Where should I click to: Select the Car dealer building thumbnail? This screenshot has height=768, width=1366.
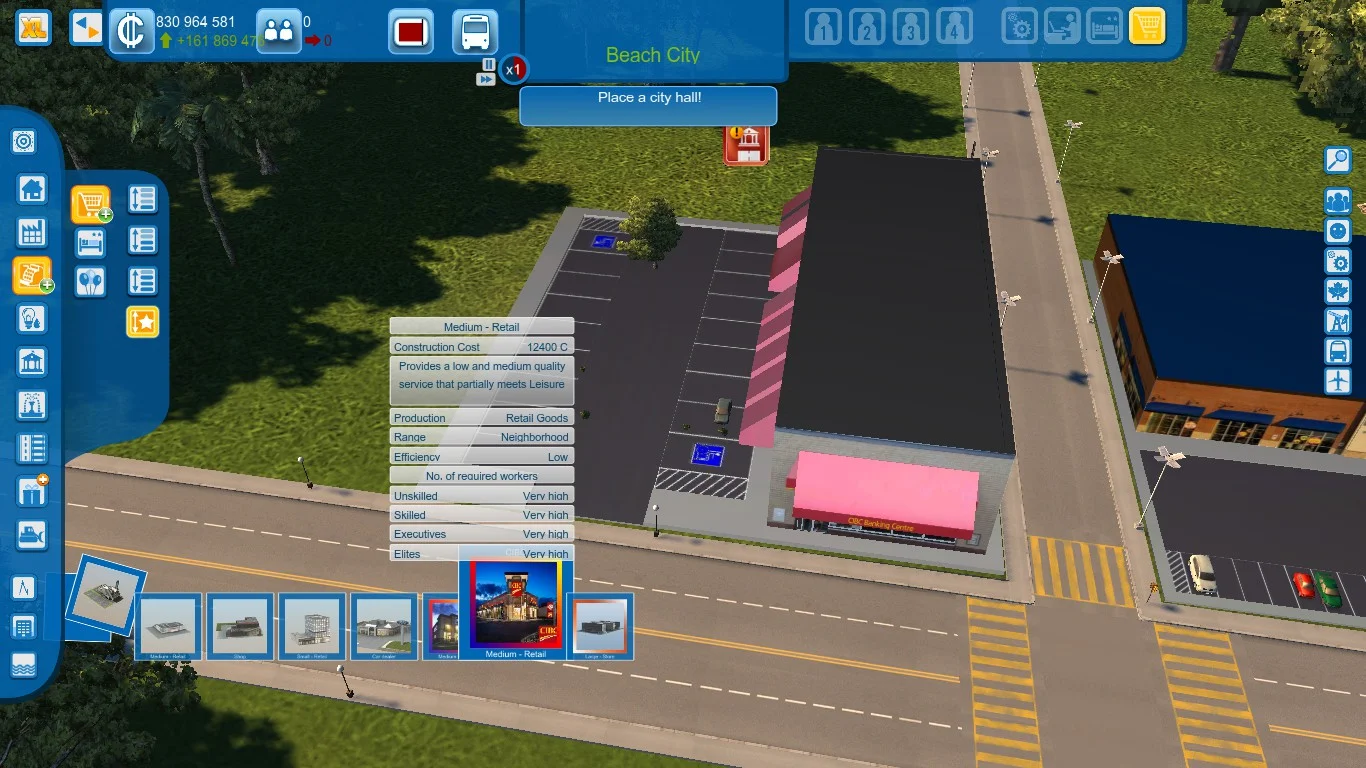pos(385,626)
